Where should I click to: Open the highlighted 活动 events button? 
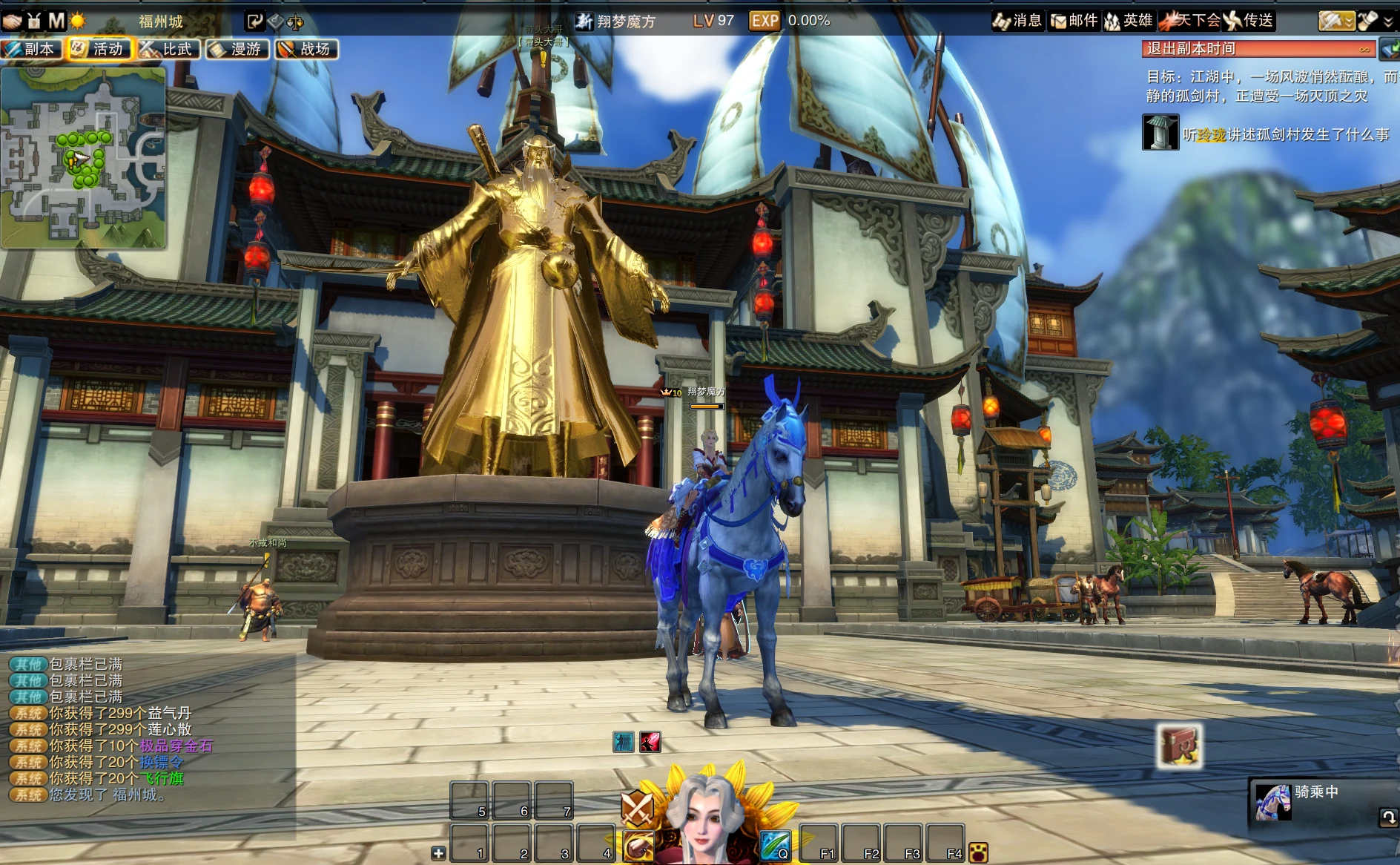pyautogui.click(x=99, y=49)
